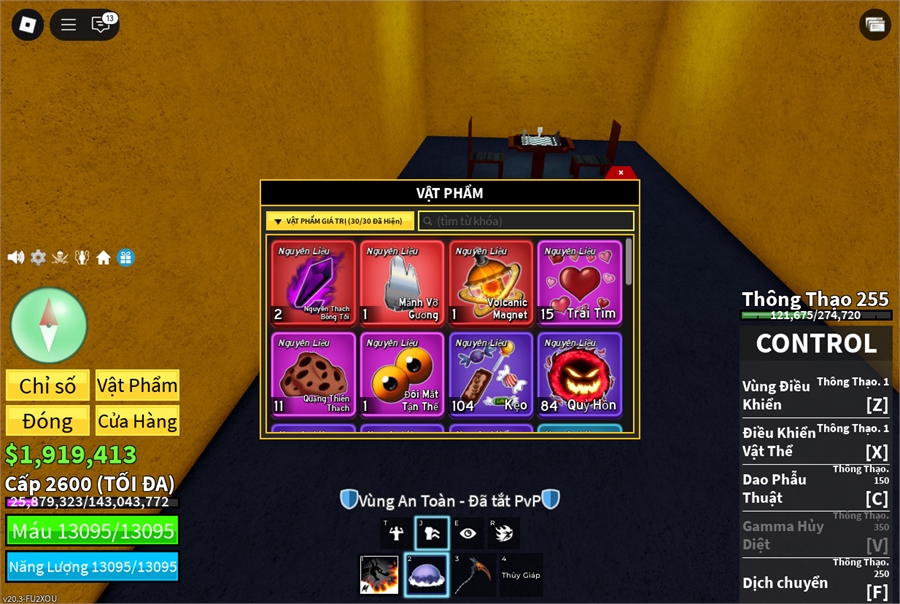Select the Volcanic Magnet material

click(x=492, y=283)
